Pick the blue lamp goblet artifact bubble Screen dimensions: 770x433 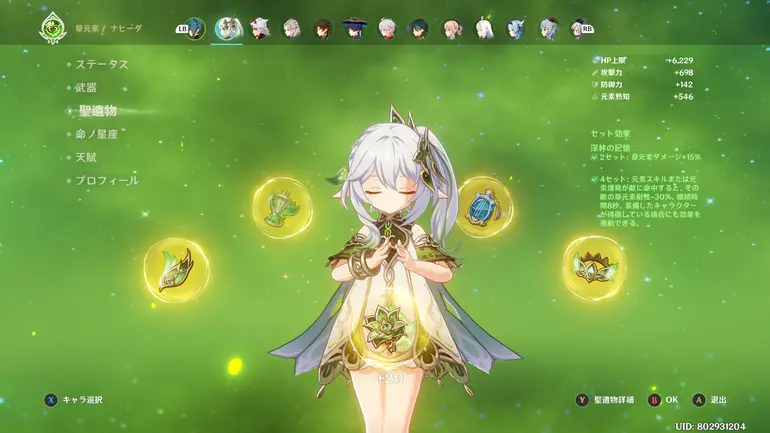pos(483,206)
